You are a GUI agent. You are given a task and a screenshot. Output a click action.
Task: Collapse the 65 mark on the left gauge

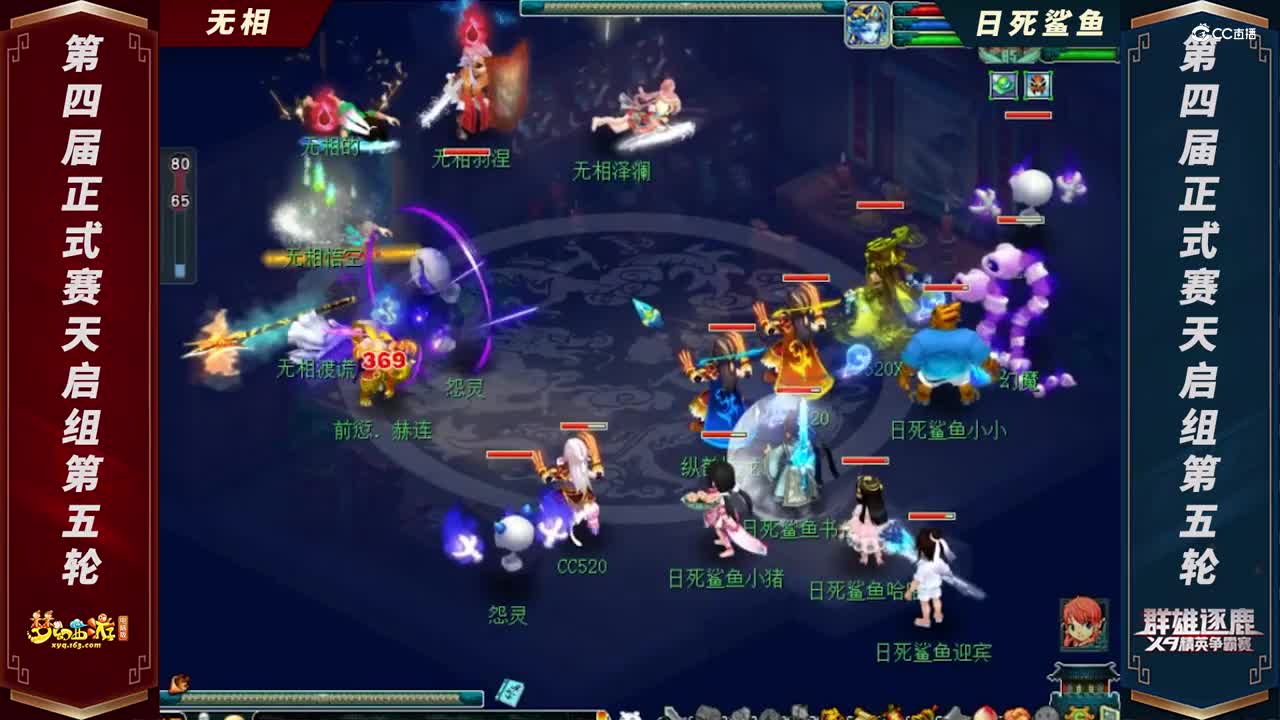point(180,200)
